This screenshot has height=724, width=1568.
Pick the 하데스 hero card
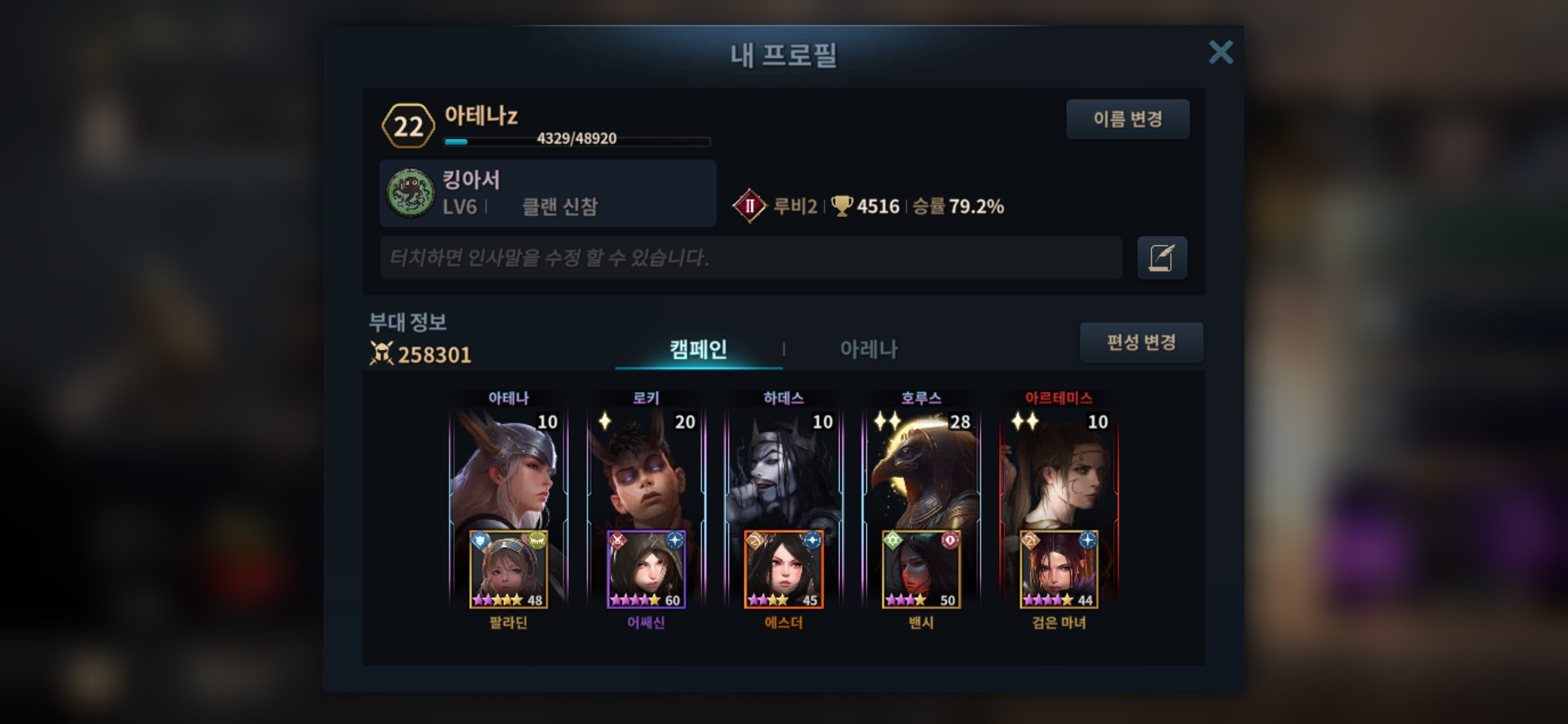click(x=783, y=469)
